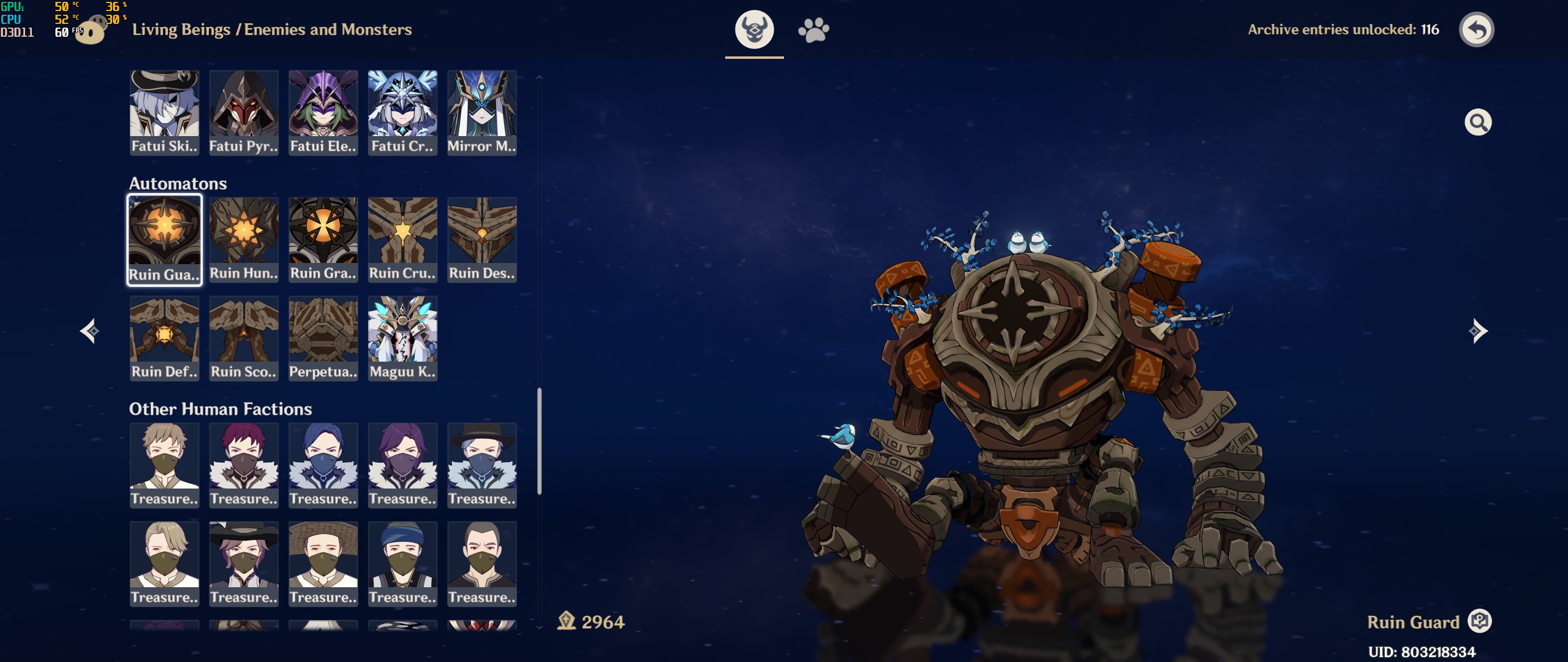Open the Fatui Pyro Agent entry

tap(244, 112)
